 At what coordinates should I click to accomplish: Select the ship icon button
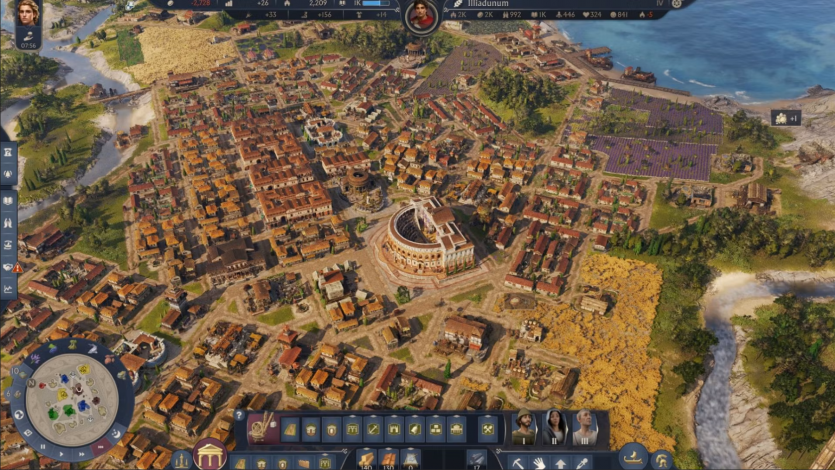(633, 460)
